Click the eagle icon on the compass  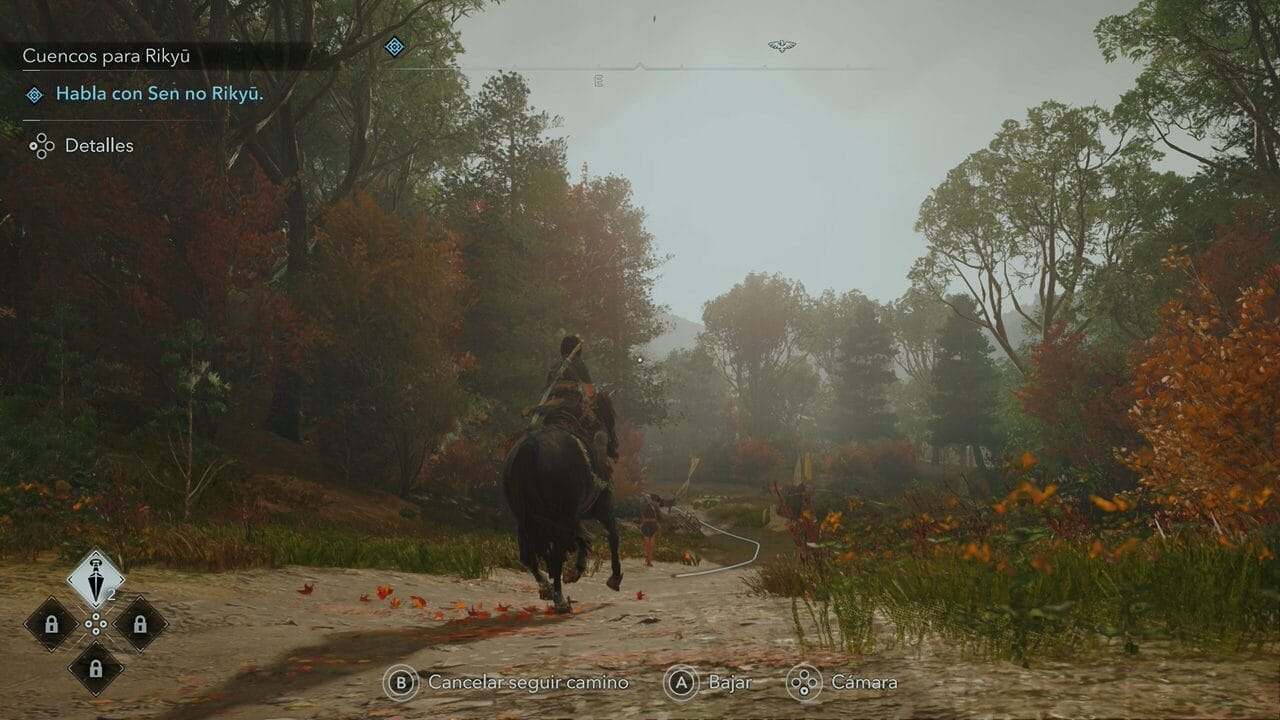coord(781,46)
